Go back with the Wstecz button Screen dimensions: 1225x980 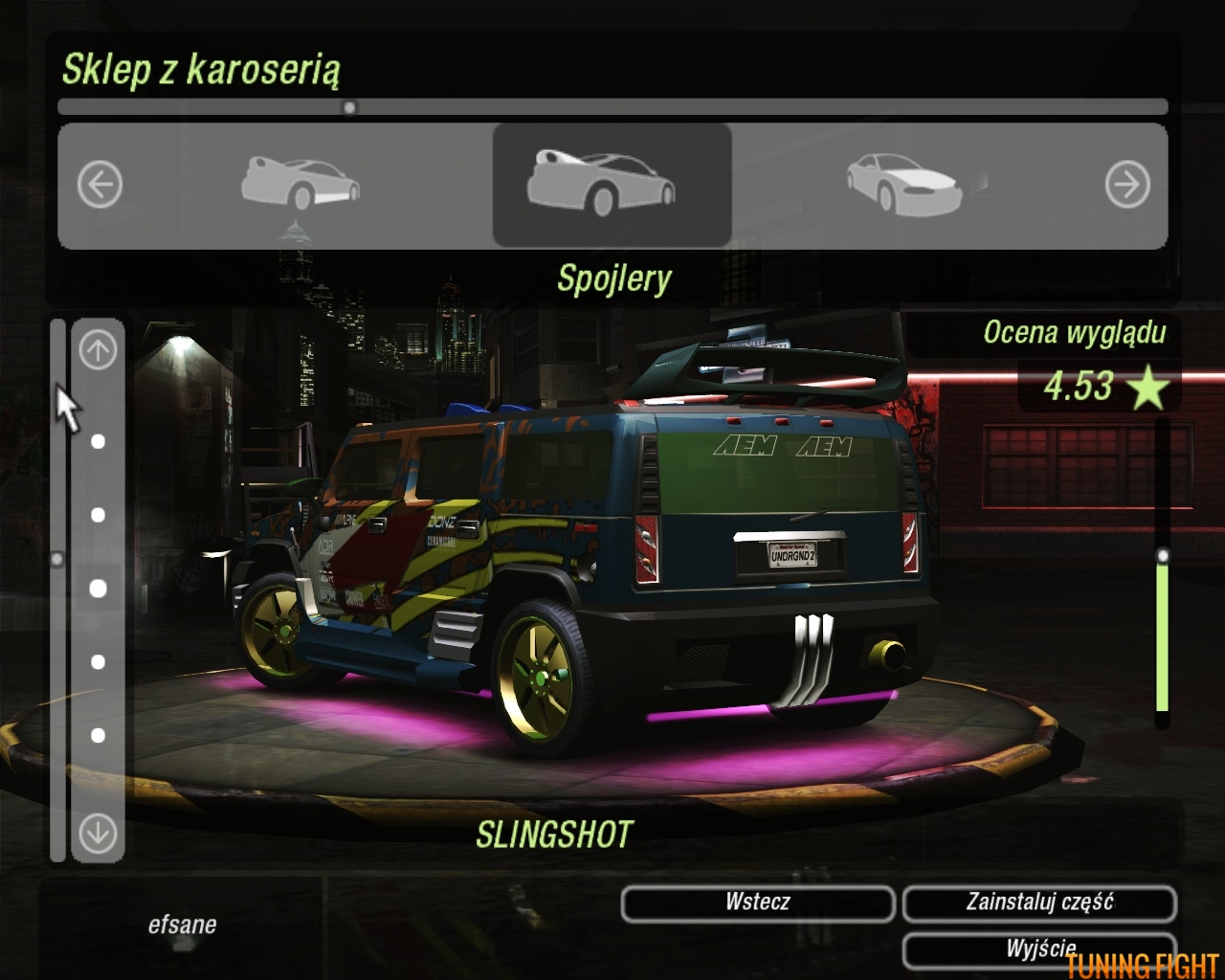(757, 902)
